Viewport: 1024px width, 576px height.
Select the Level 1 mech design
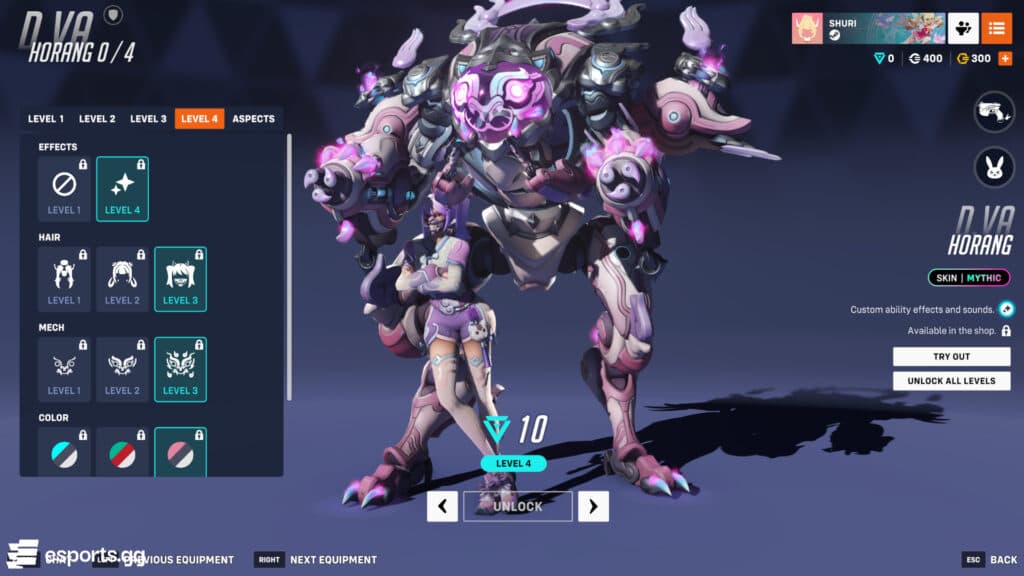click(x=64, y=369)
